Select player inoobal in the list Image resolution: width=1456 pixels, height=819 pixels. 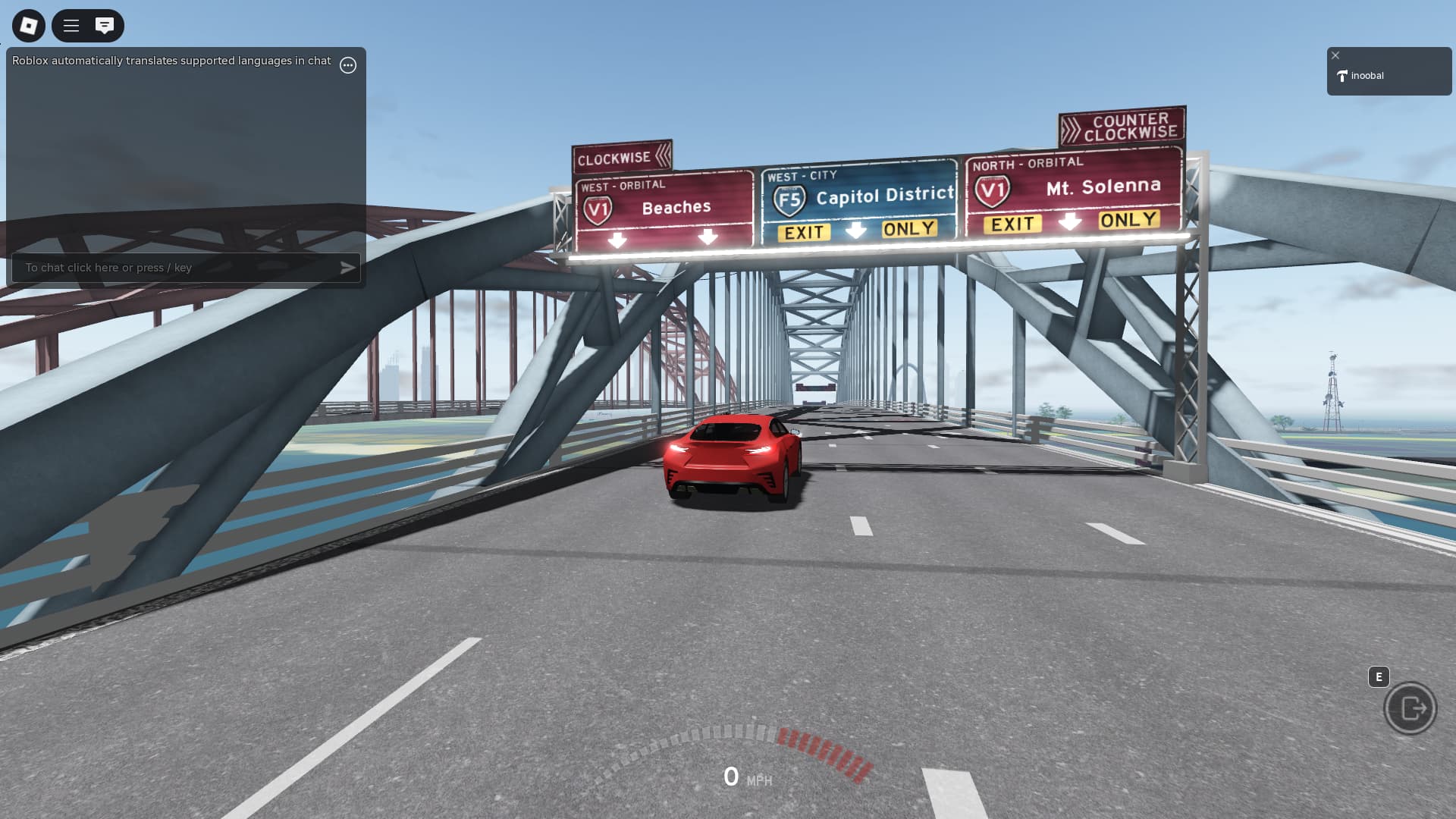coord(1367,76)
